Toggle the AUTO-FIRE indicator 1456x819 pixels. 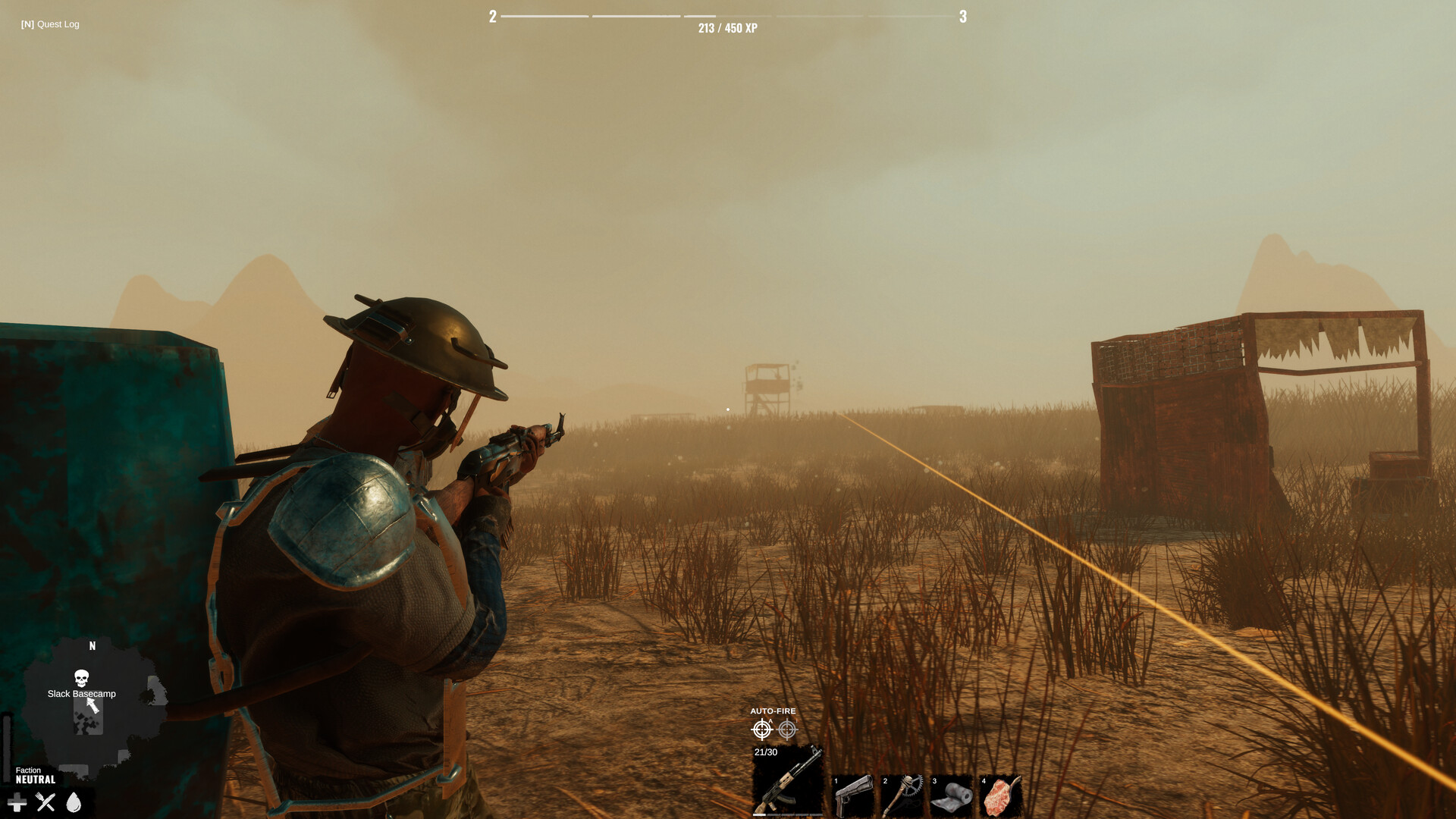click(x=773, y=711)
